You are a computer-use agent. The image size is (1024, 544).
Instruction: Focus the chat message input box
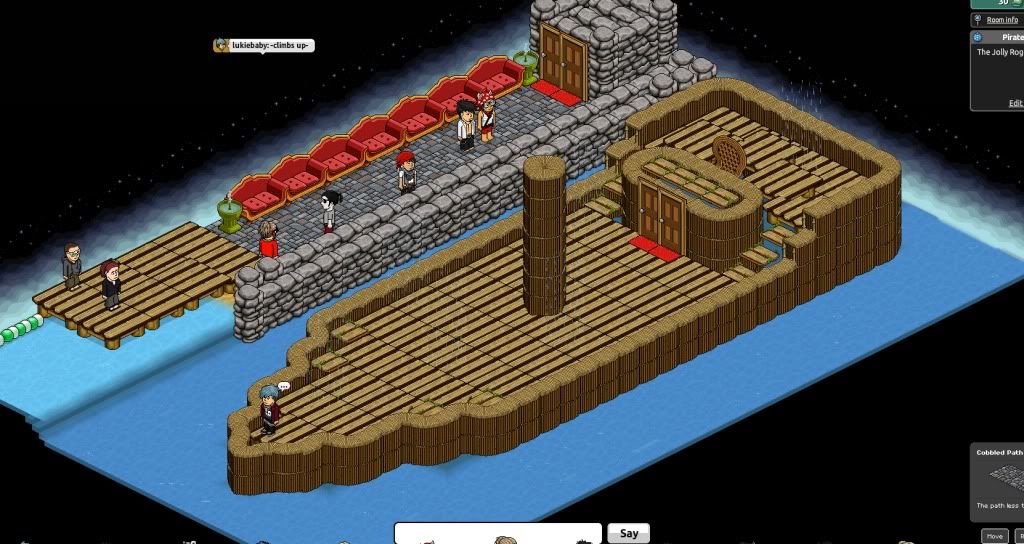pos(497,533)
